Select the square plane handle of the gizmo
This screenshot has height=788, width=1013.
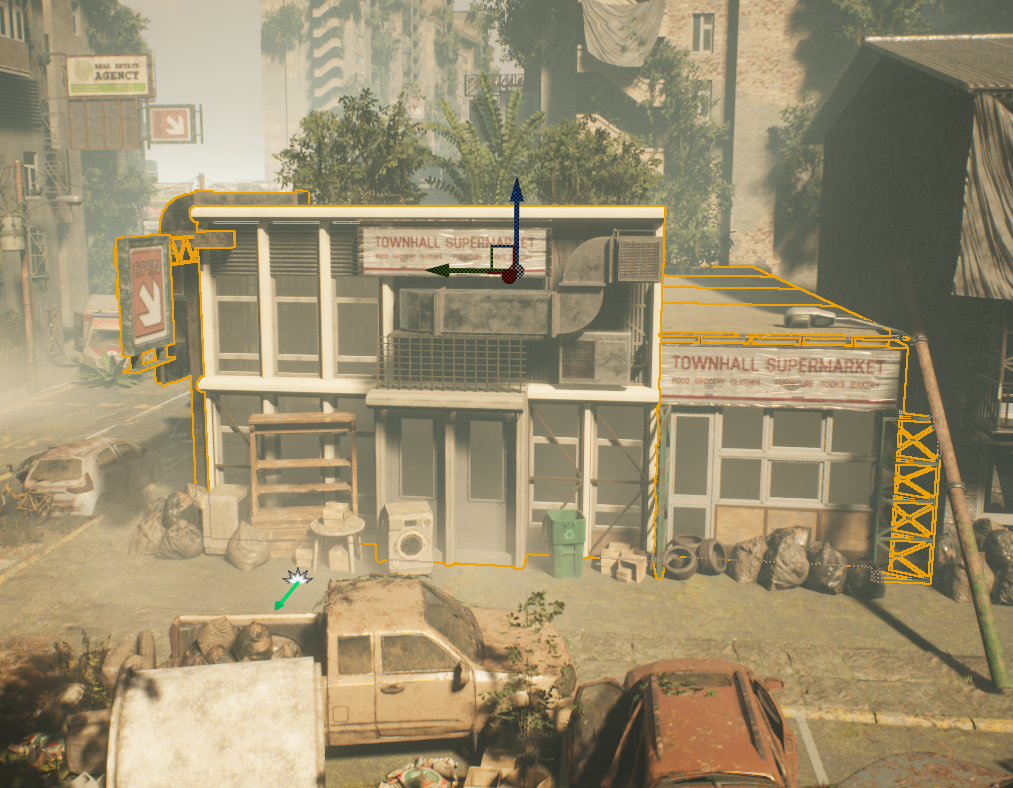(x=500, y=255)
